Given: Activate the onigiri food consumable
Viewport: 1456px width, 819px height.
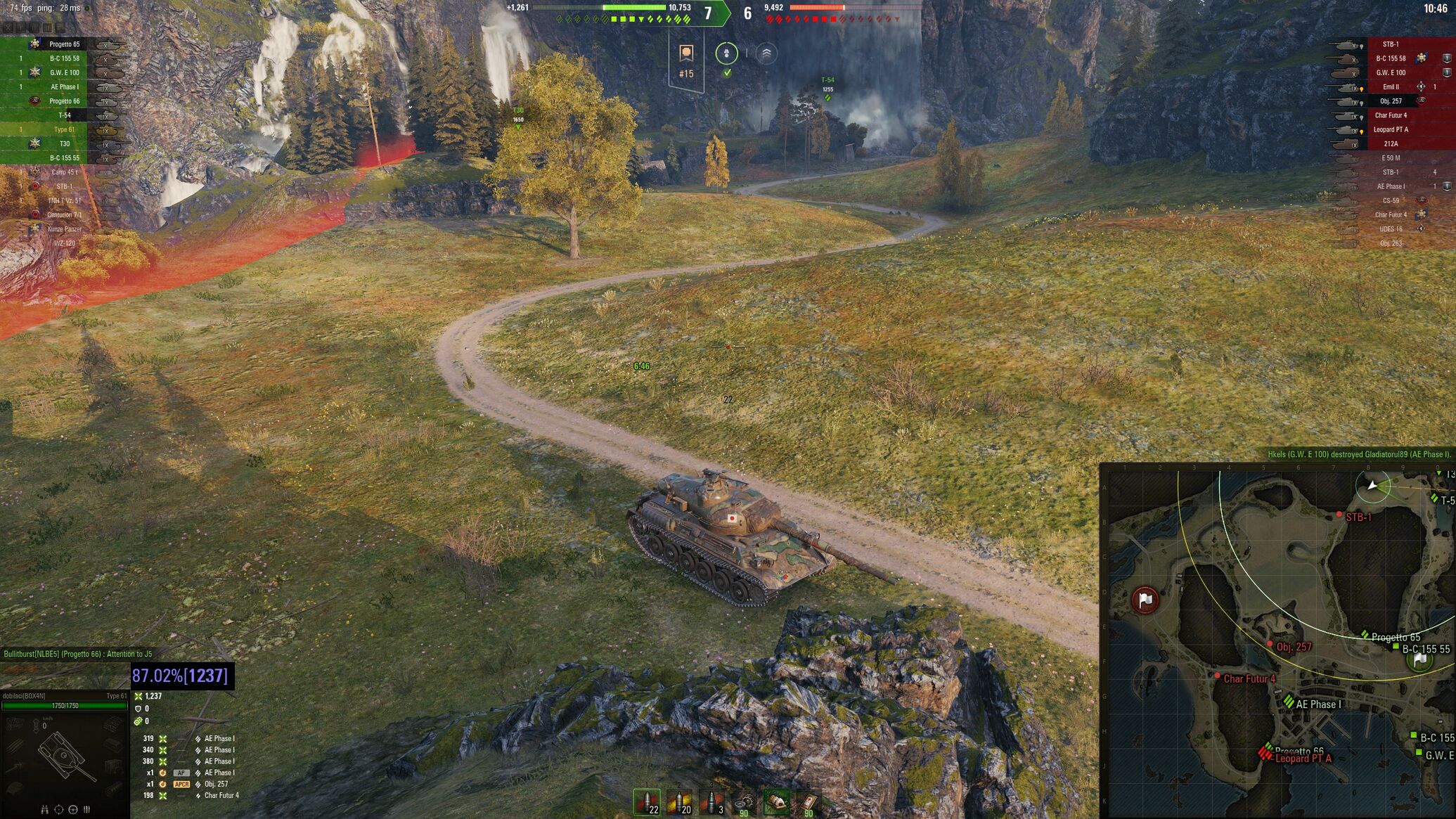Looking at the screenshot, I should (776, 802).
